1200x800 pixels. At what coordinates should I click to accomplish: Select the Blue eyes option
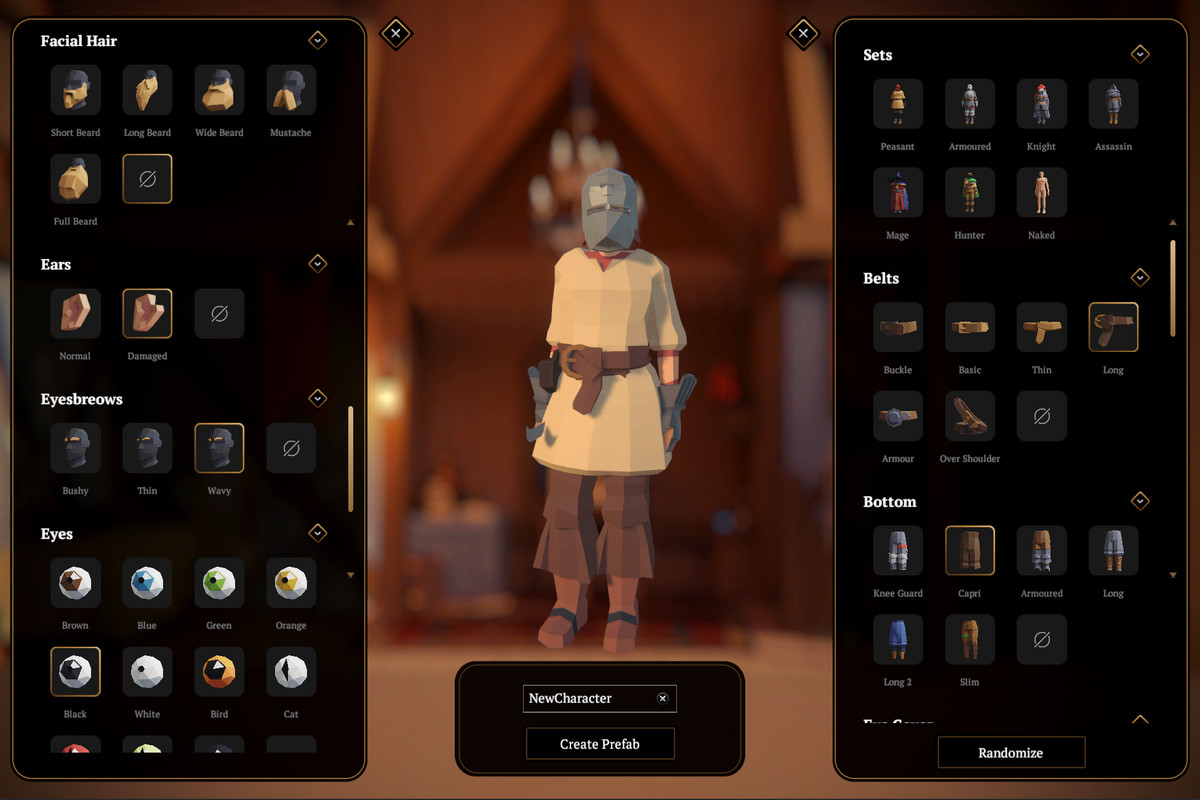coord(147,583)
